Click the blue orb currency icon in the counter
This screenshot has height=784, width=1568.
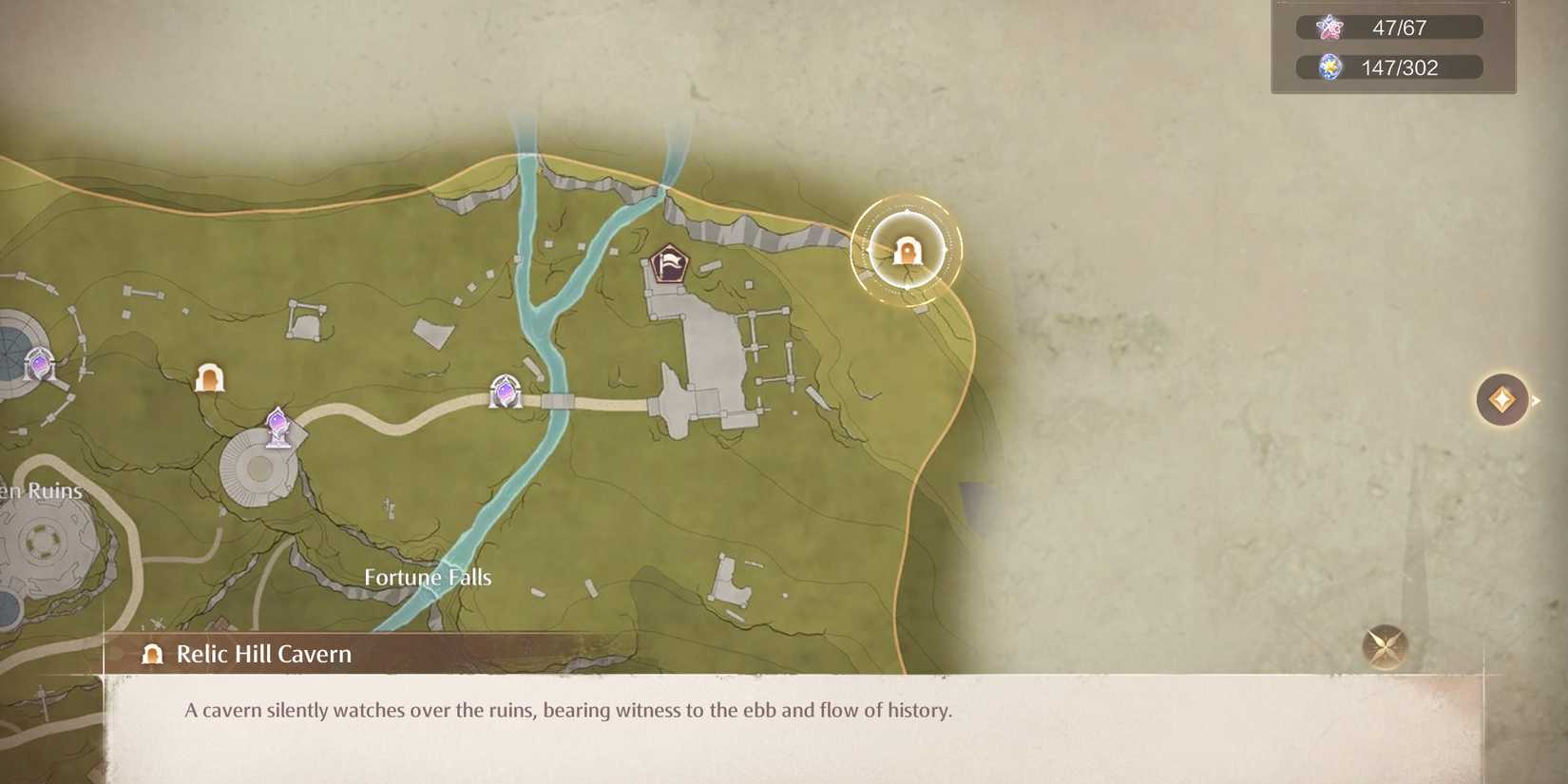[x=1330, y=67]
